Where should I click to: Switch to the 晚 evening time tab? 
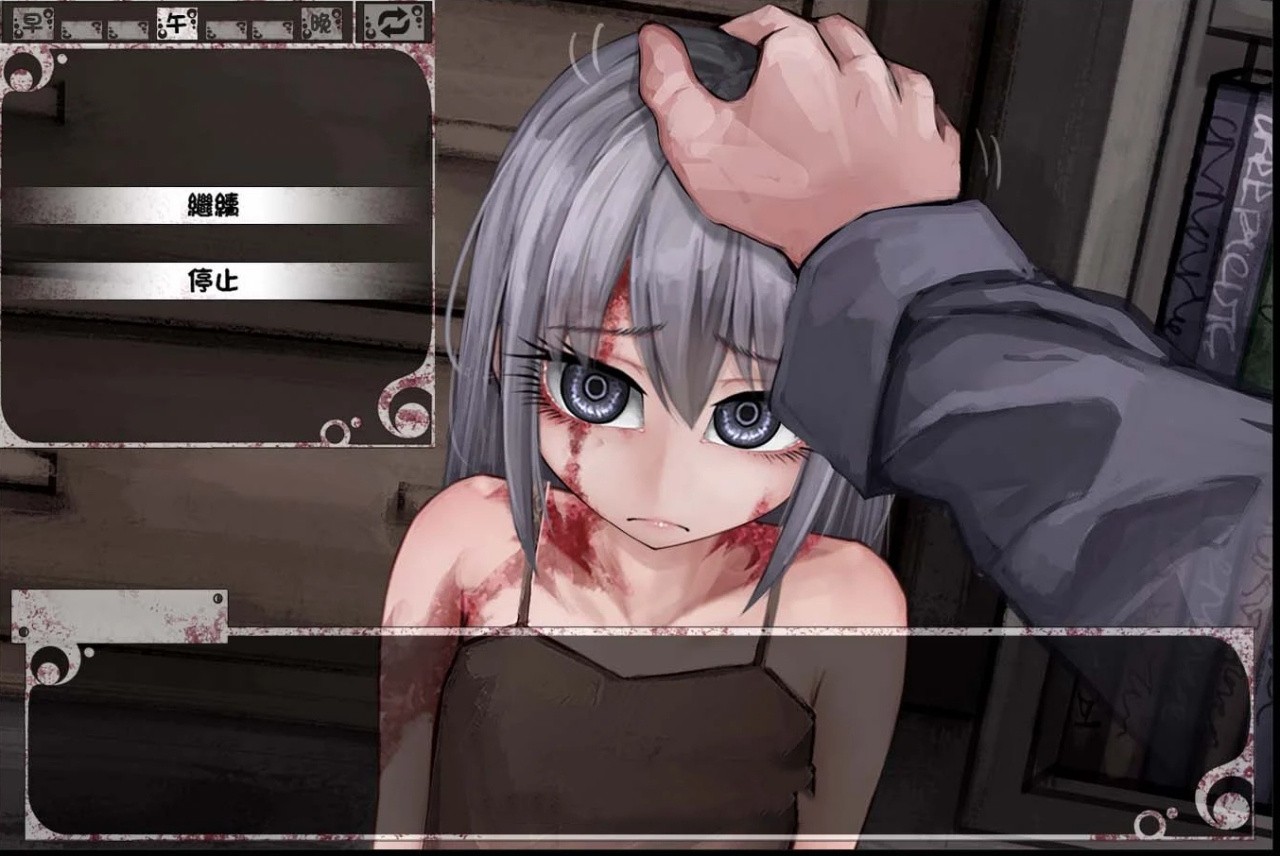320,23
